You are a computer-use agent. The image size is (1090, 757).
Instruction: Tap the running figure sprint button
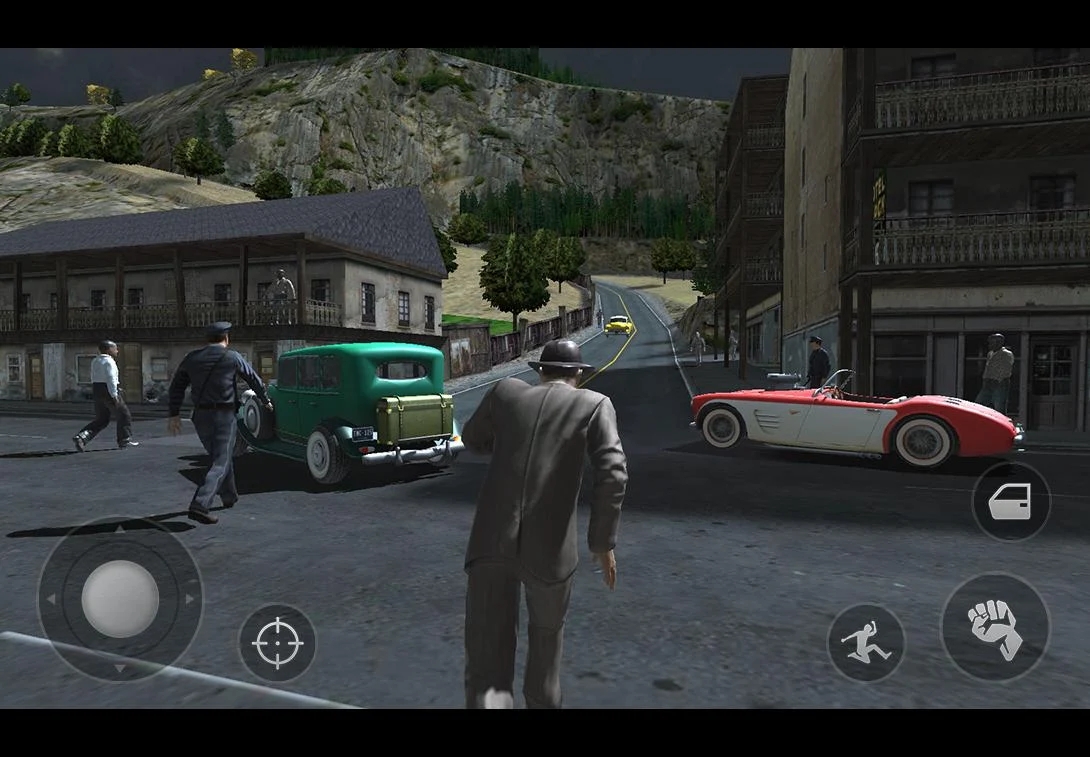866,643
